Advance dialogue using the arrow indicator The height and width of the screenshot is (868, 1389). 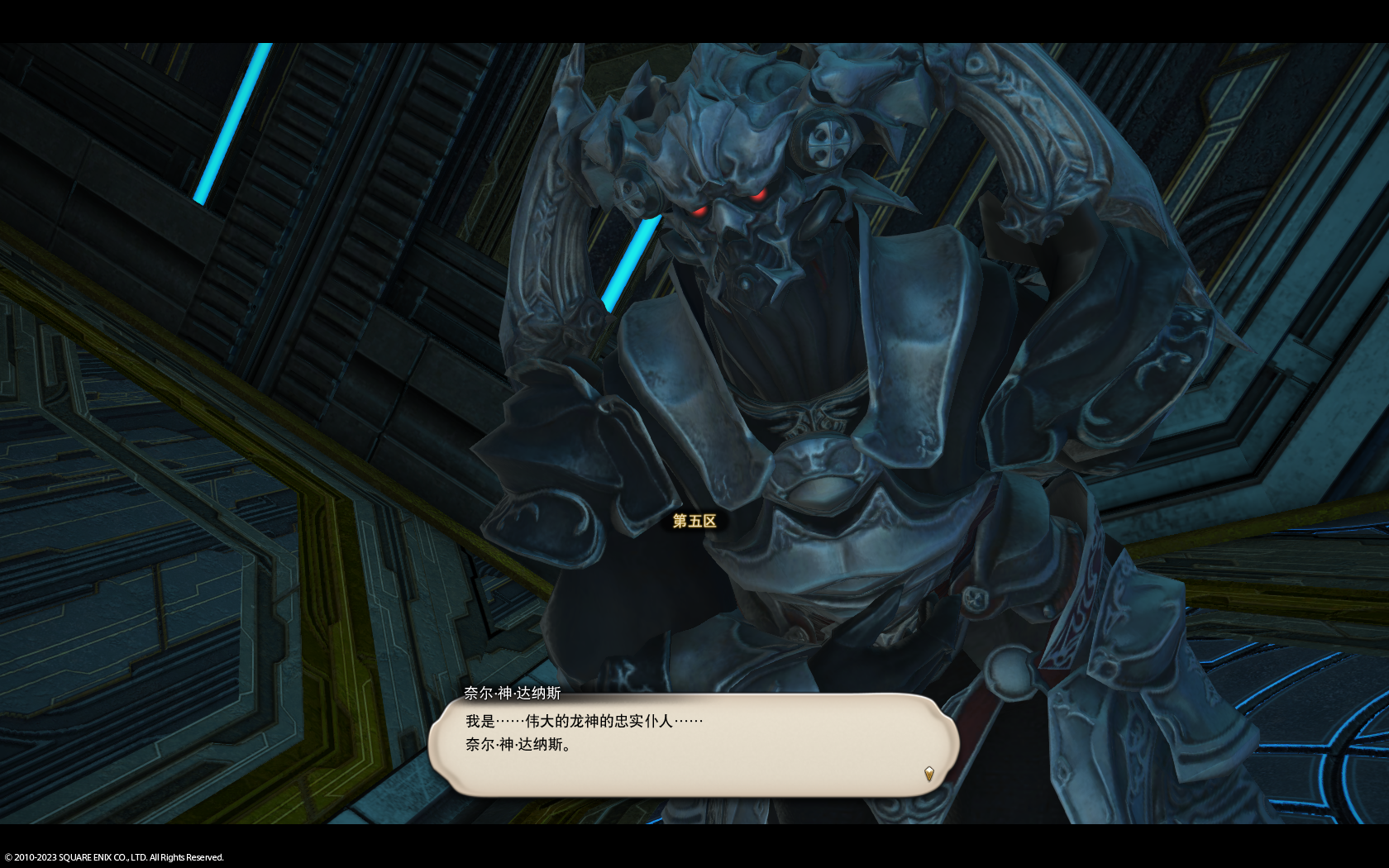928,774
